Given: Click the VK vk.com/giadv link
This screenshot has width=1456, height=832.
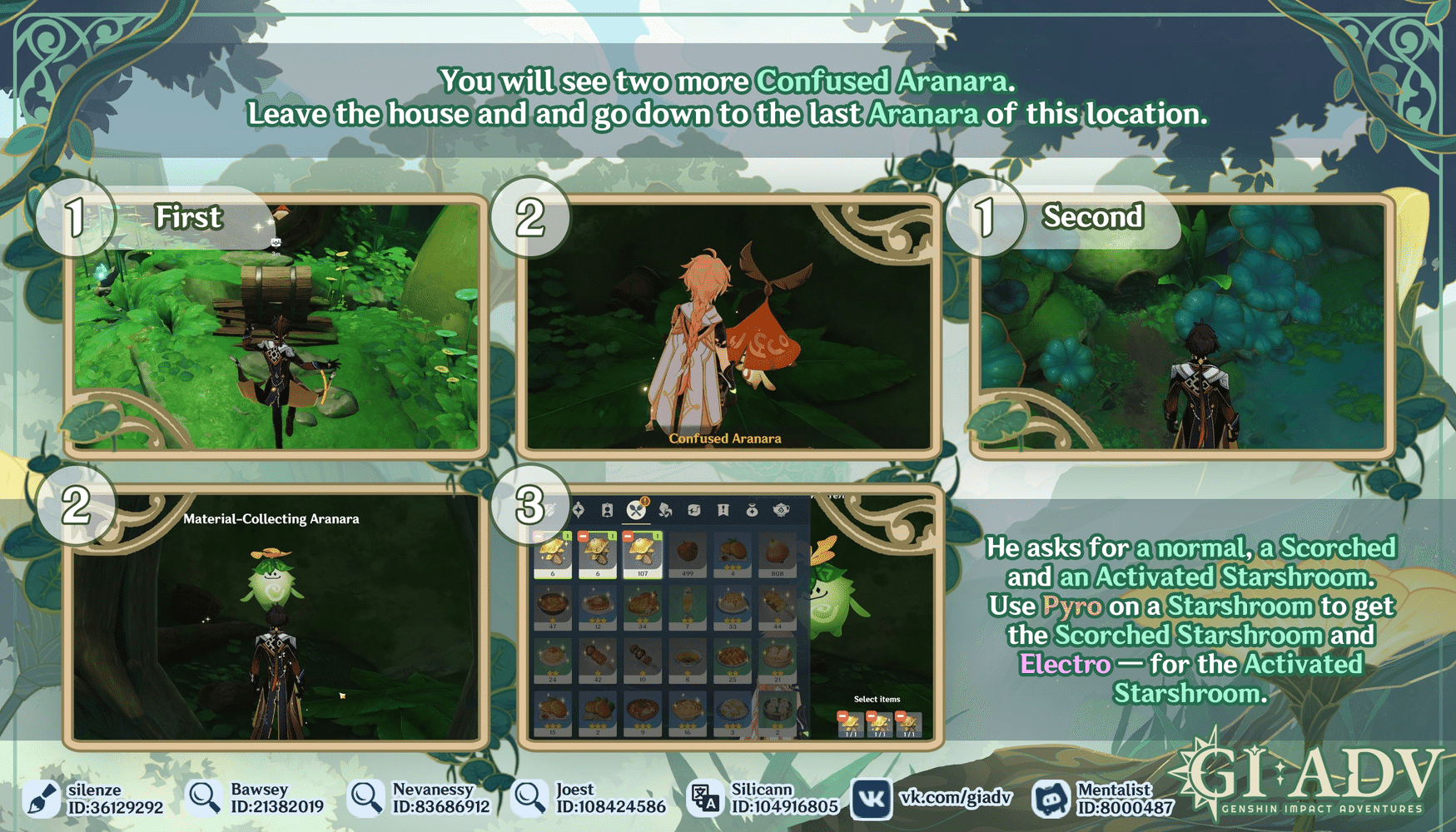Looking at the screenshot, I should click(x=949, y=800).
